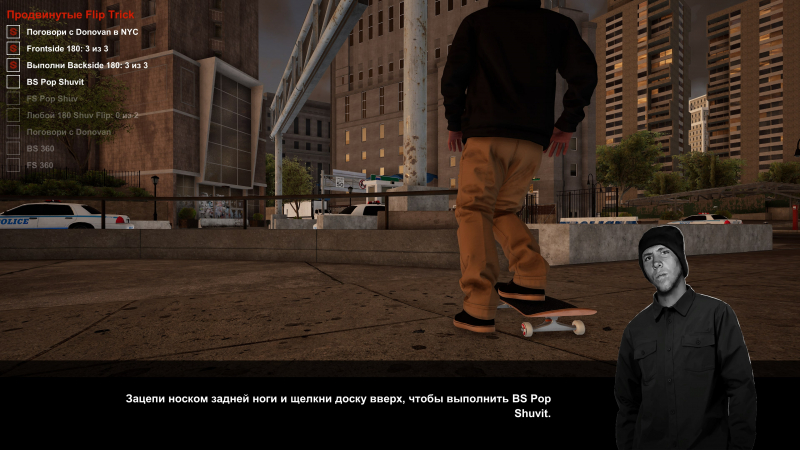Viewport: 800px width, 450px height.
Task: Choose the 'FS 360' objective entry
Action: [40, 164]
